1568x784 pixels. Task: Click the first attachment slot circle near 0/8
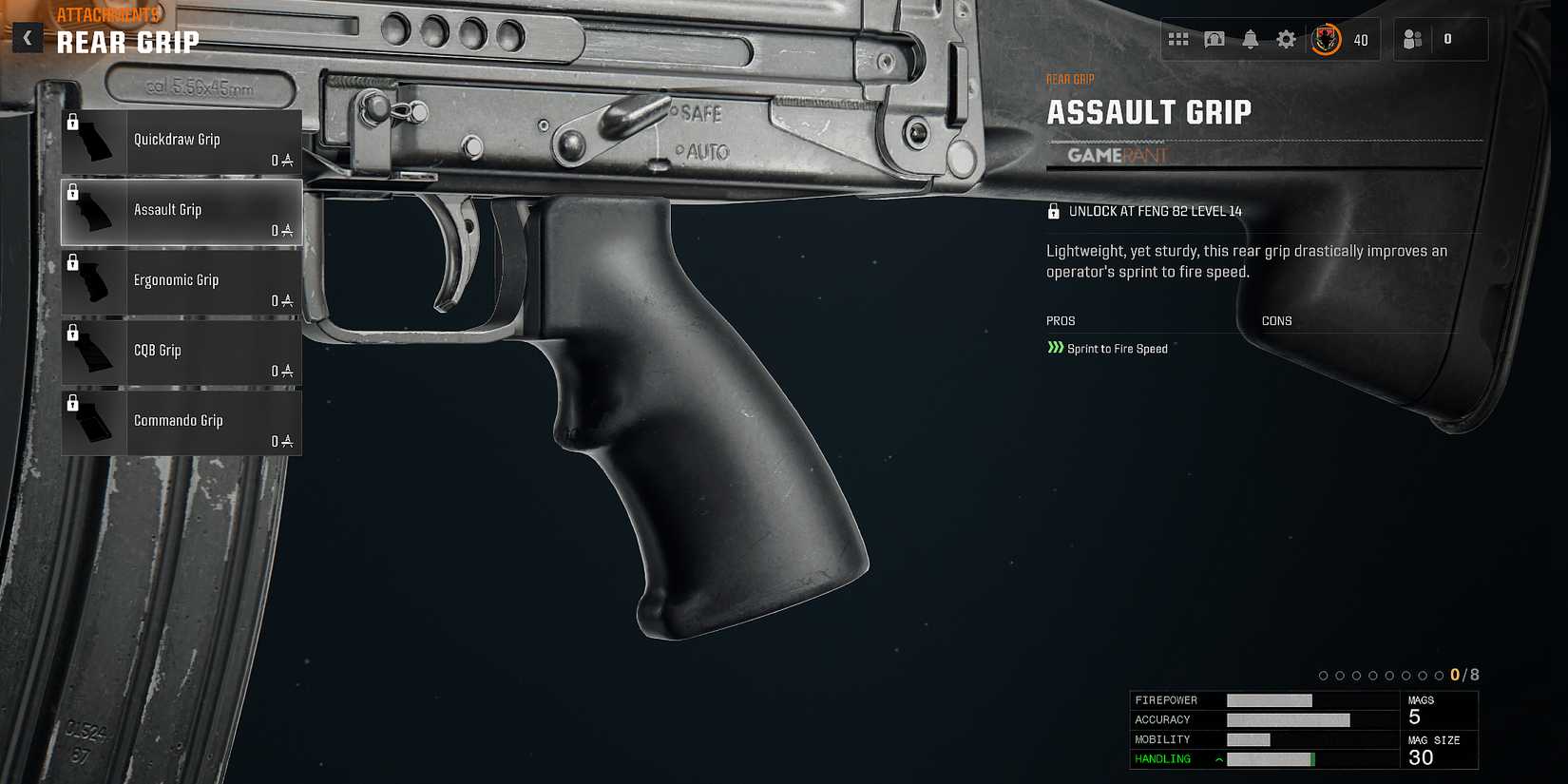click(1324, 676)
